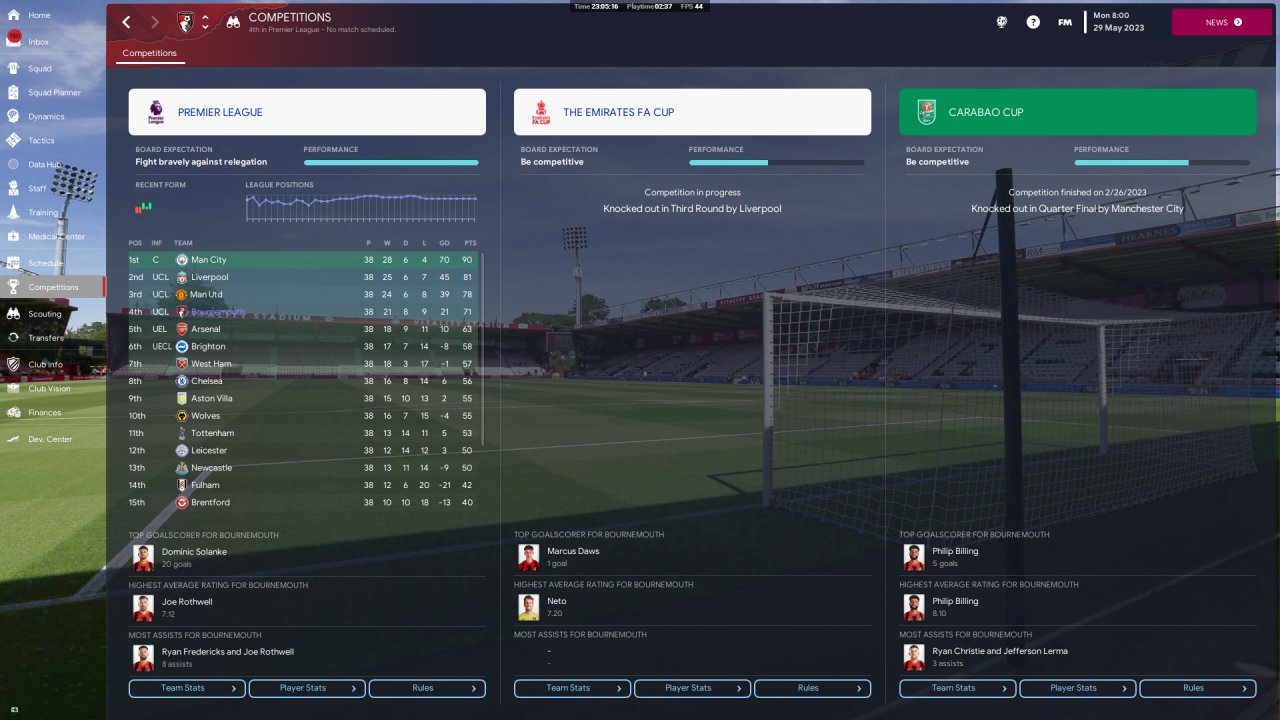Open the Tactics menu entry
The width and height of the screenshot is (1280, 720).
(41, 141)
